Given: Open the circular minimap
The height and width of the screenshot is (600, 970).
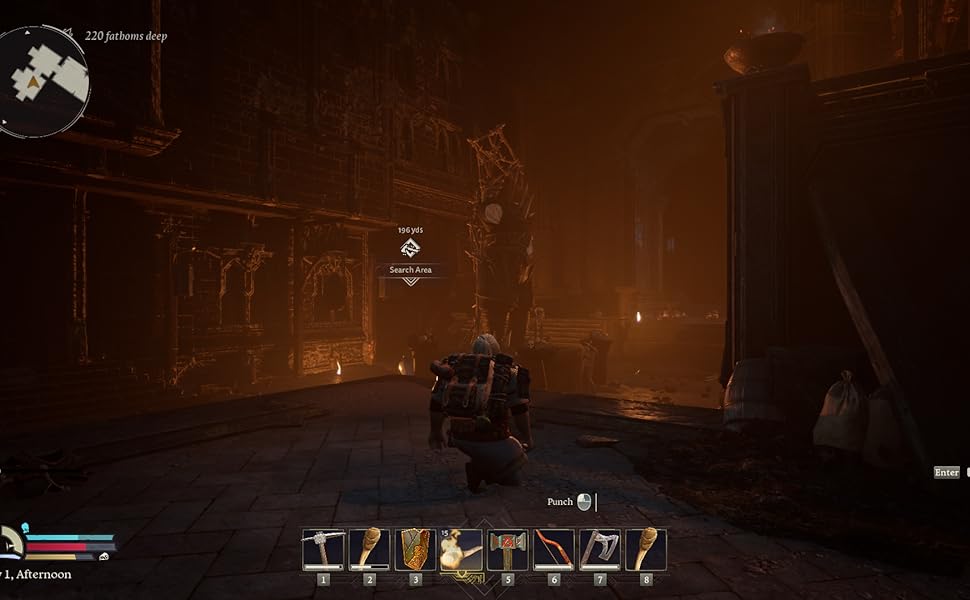Looking at the screenshot, I should 43,80.
